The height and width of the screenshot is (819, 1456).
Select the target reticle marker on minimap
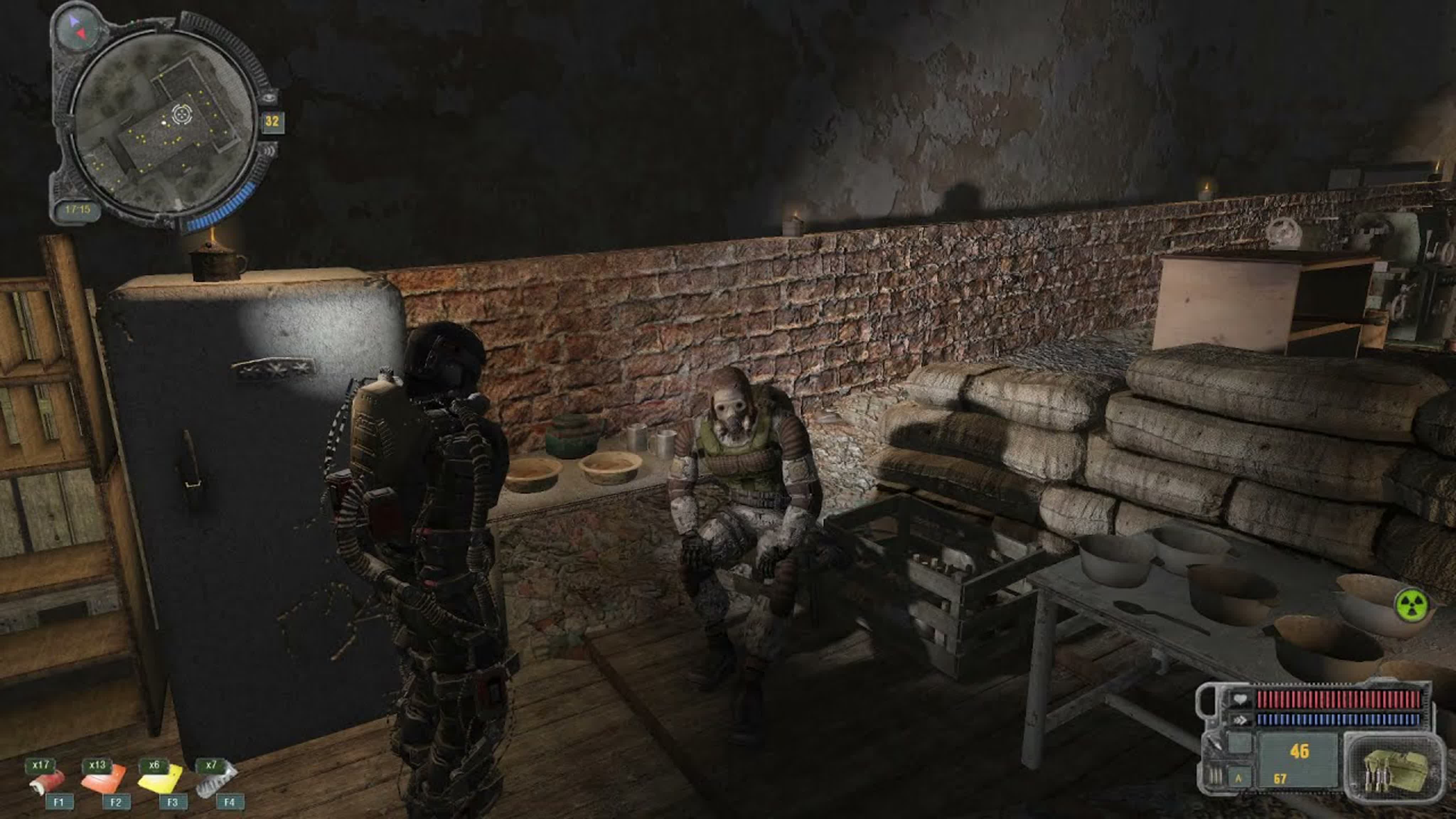181,114
